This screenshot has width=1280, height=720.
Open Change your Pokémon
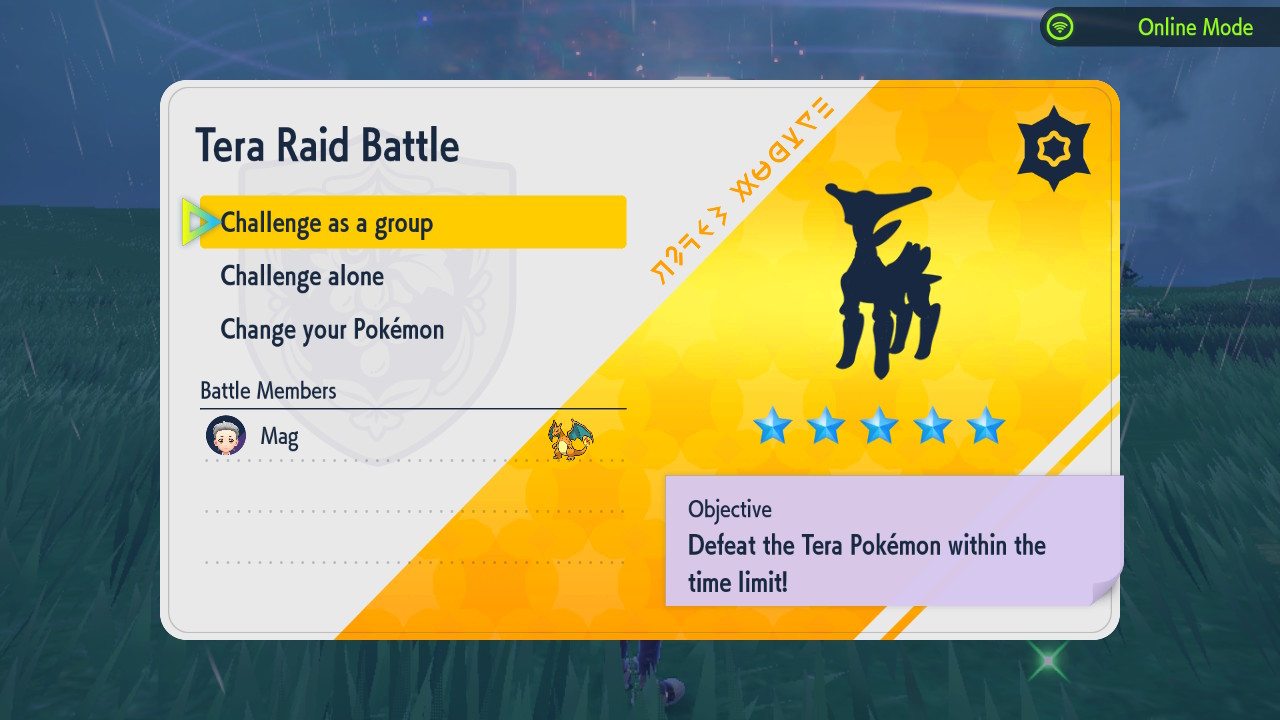pyautogui.click(x=331, y=329)
